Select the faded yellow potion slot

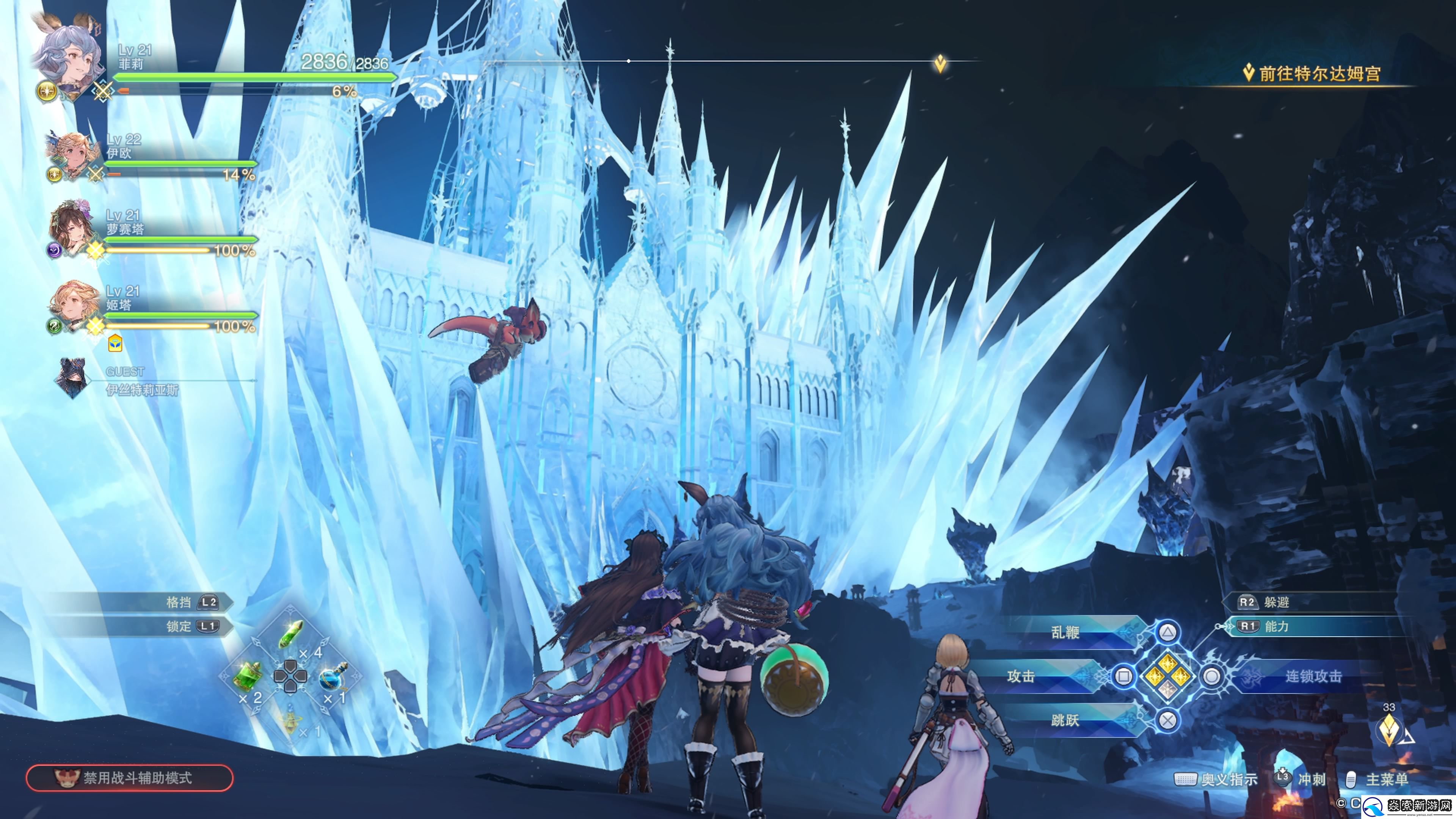290,721
